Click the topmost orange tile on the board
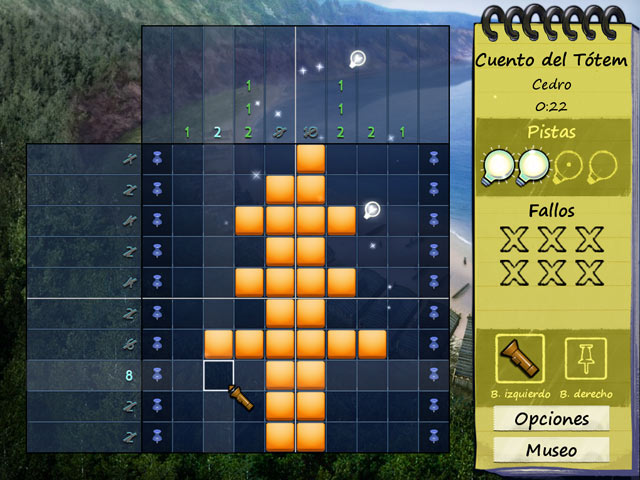This screenshot has width=640, height=480. click(311, 158)
